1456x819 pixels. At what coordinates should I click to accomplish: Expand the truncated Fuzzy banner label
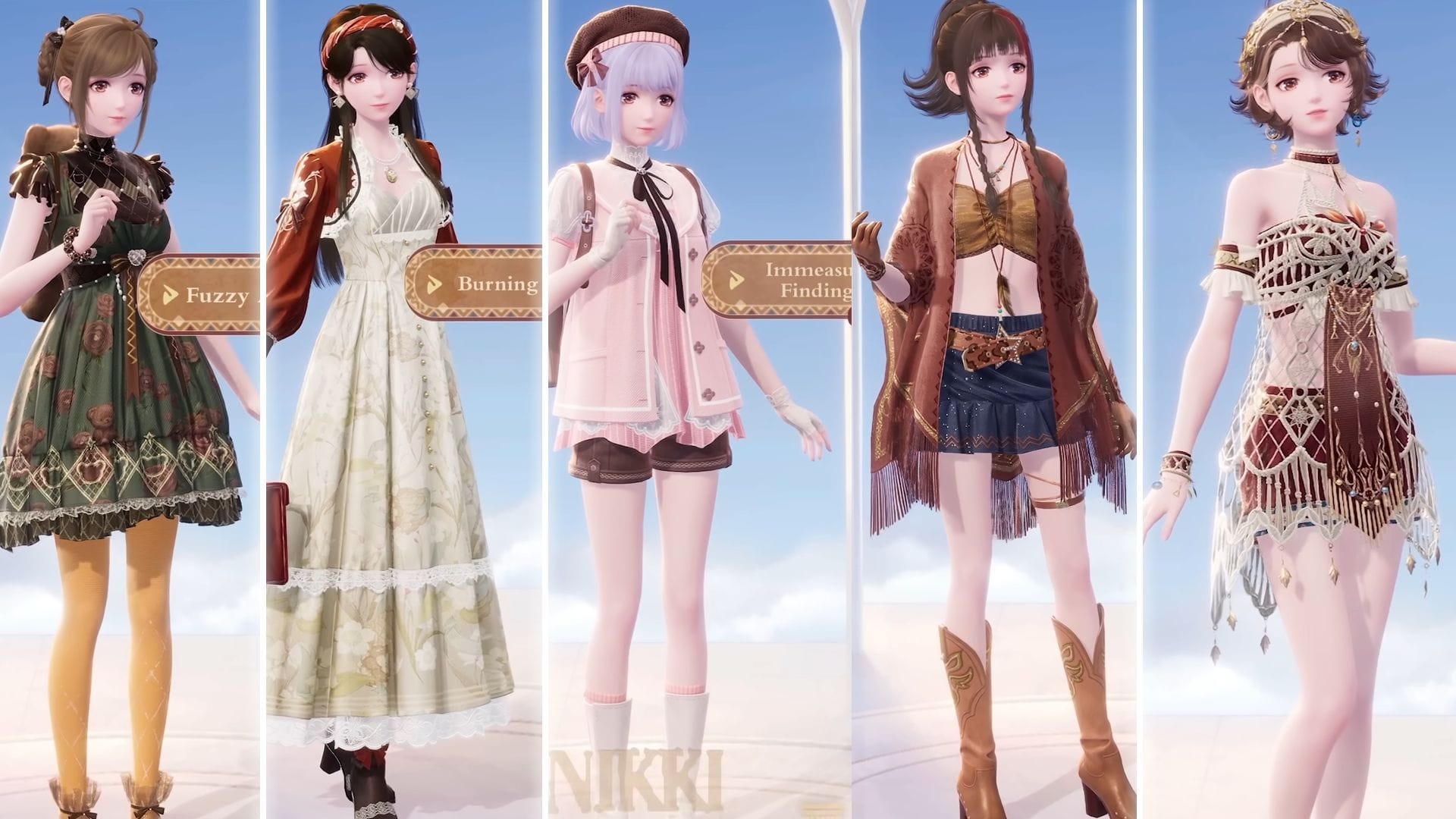tap(216, 294)
